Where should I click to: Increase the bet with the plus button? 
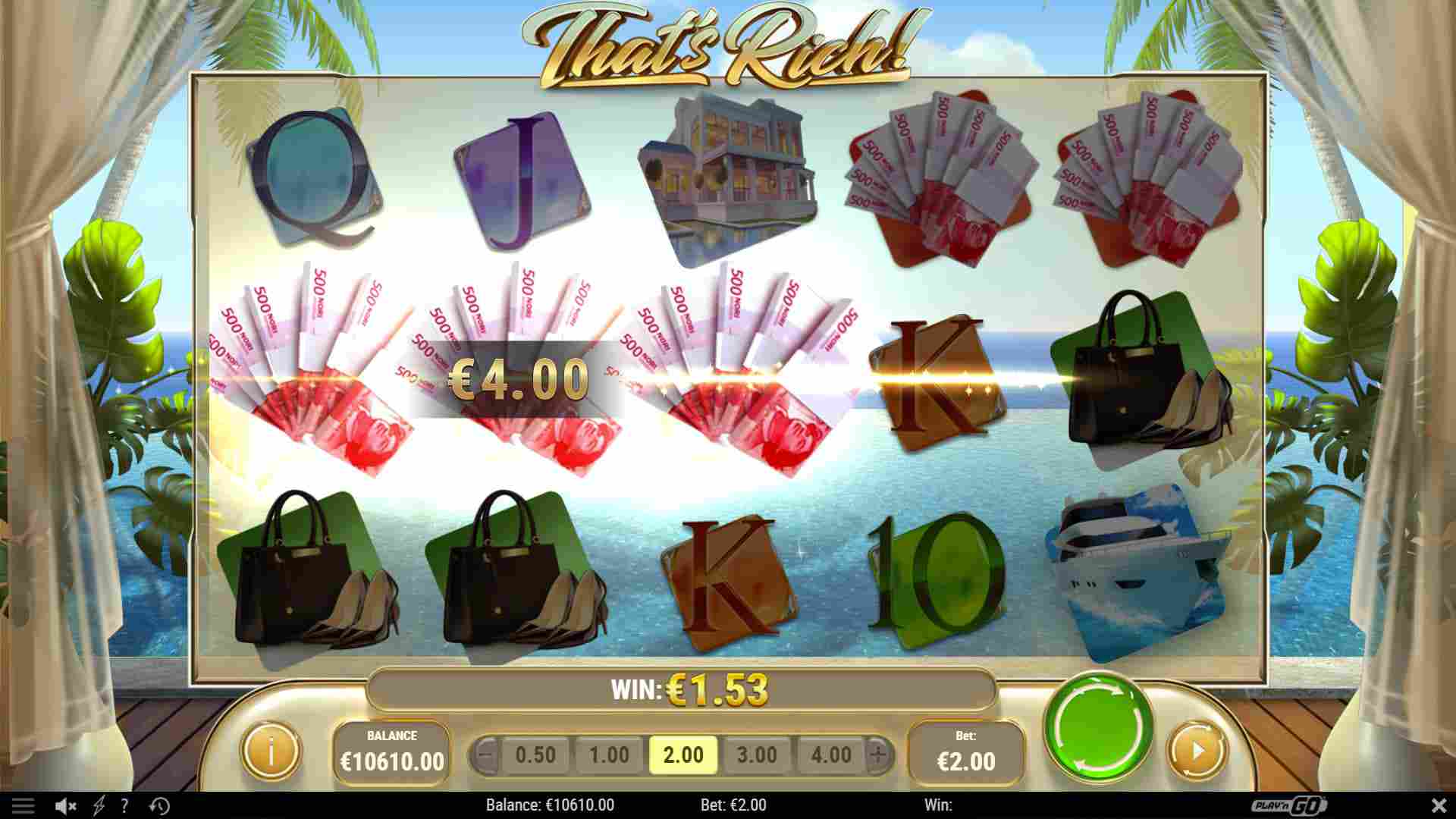point(878,755)
